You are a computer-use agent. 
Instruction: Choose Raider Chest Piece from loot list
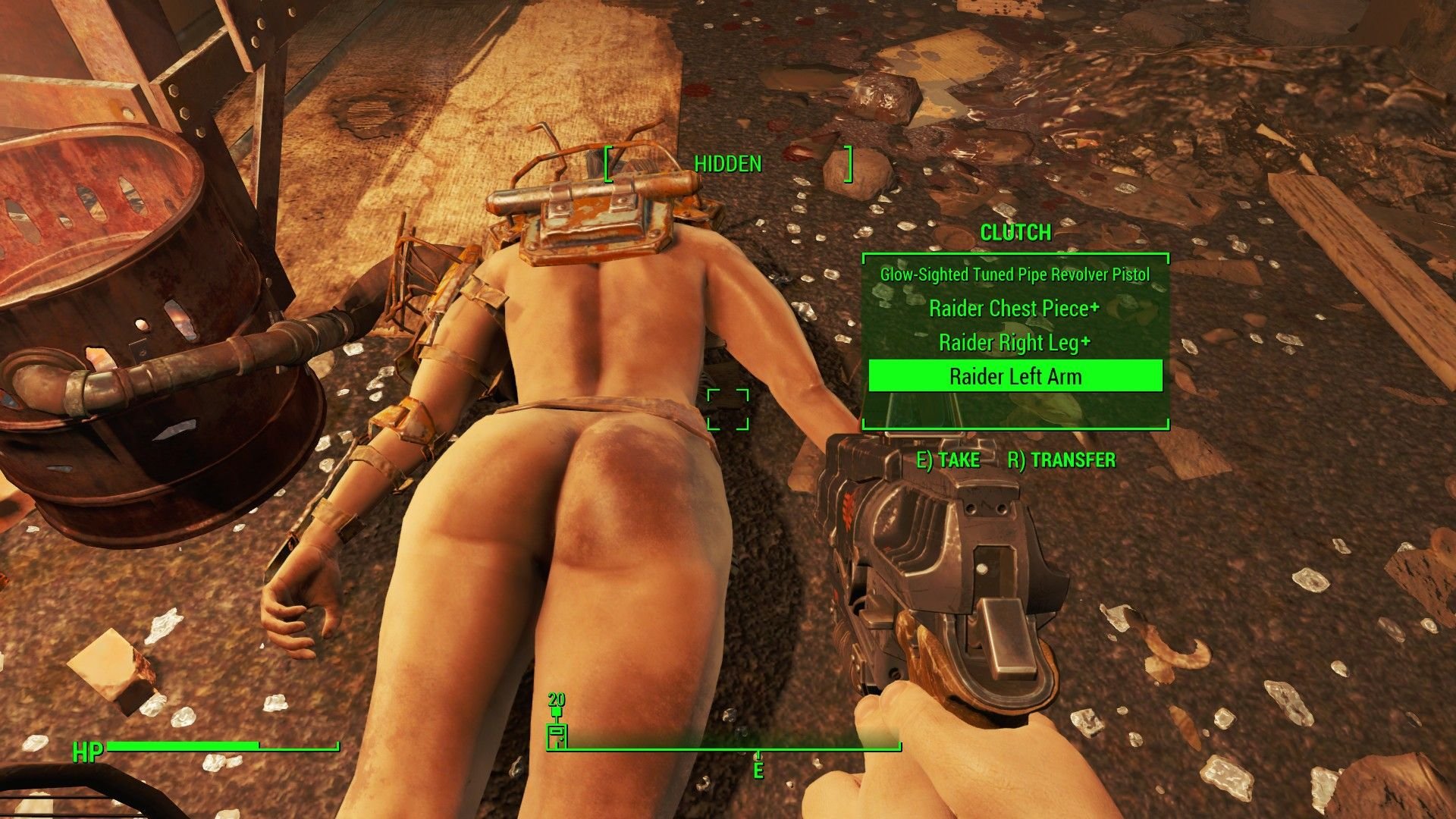coord(1015,309)
